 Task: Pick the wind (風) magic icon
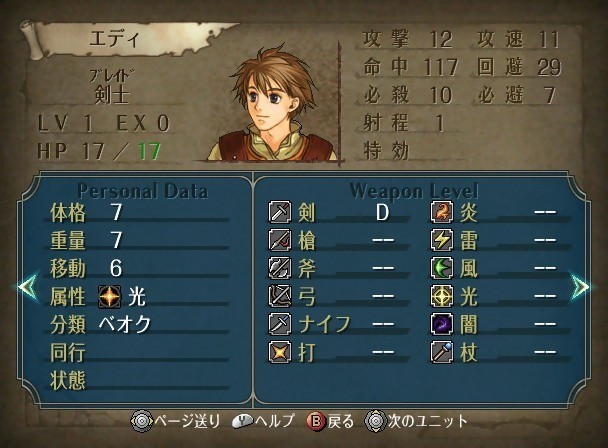(442, 268)
